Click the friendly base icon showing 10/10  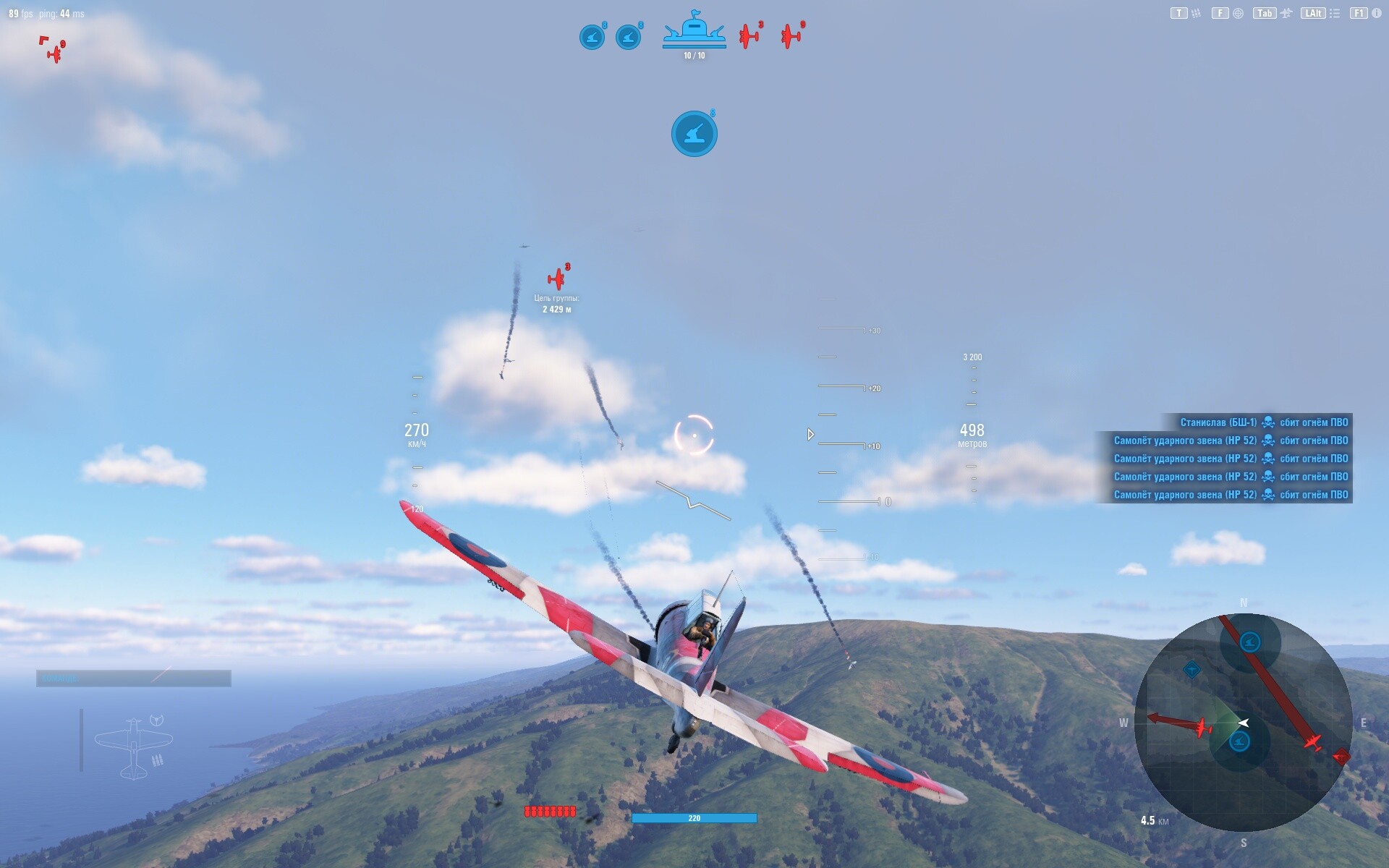694,33
